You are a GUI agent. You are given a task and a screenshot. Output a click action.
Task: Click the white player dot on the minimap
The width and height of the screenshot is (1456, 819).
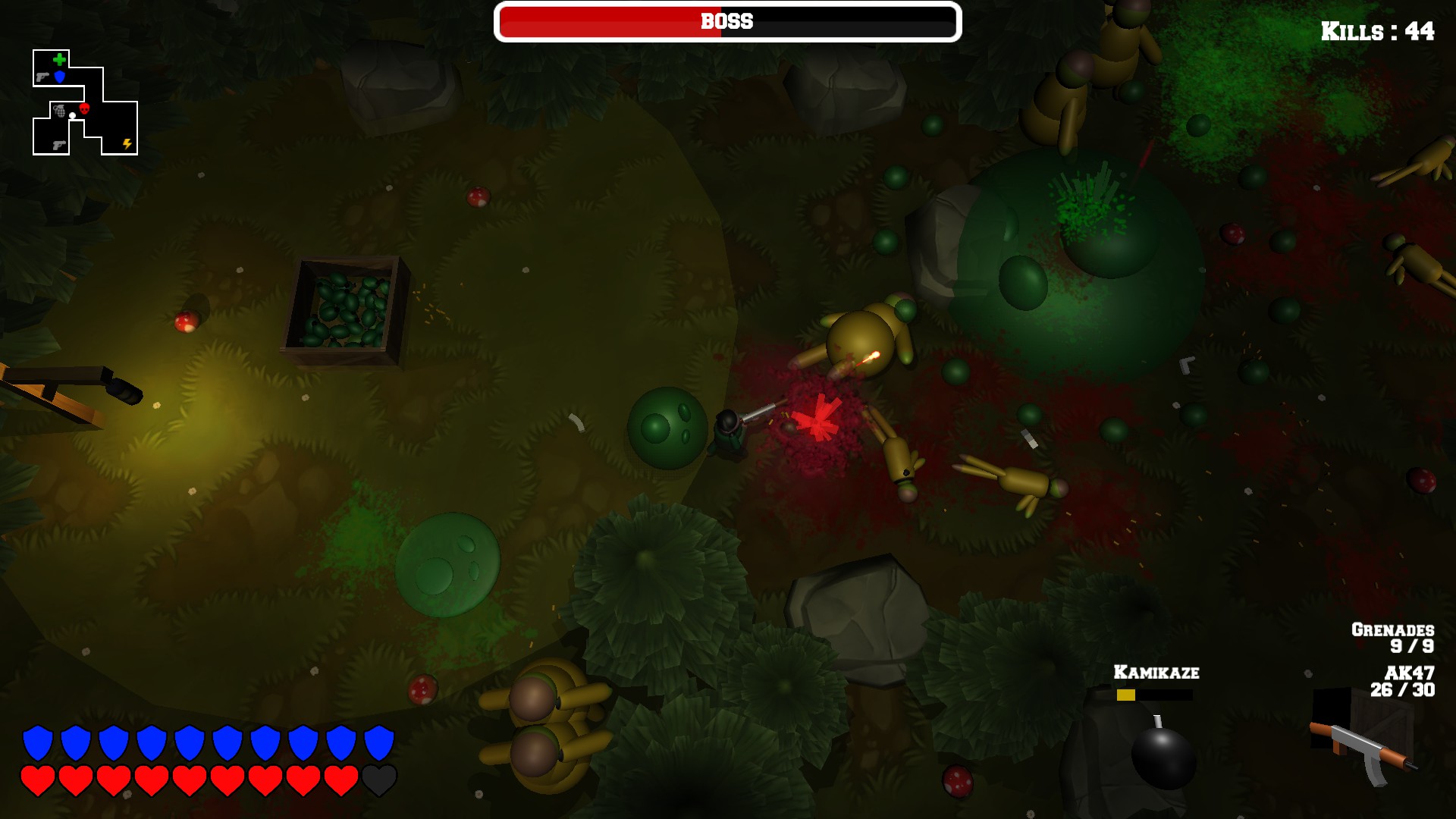pyautogui.click(x=72, y=115)
